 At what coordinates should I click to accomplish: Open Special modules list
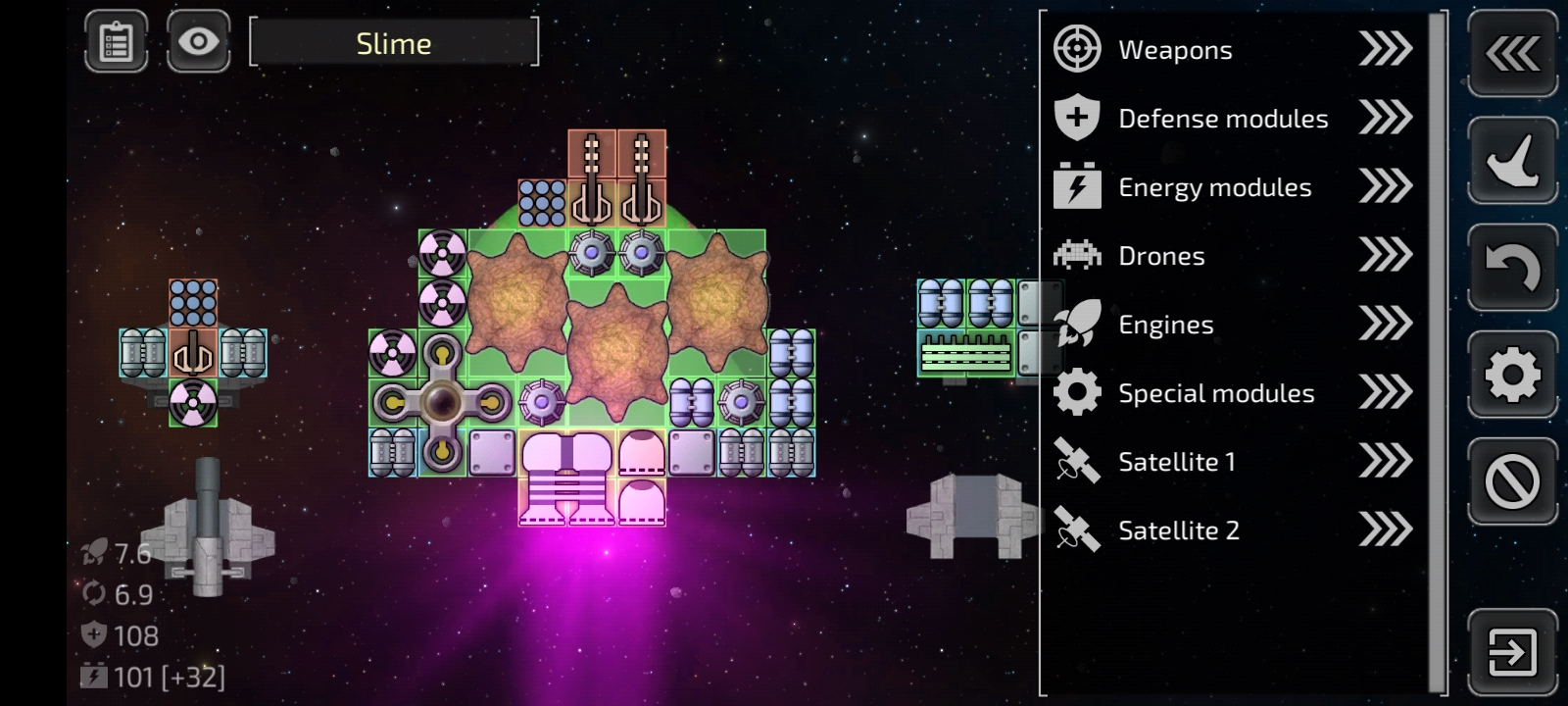click(1233, 393)
